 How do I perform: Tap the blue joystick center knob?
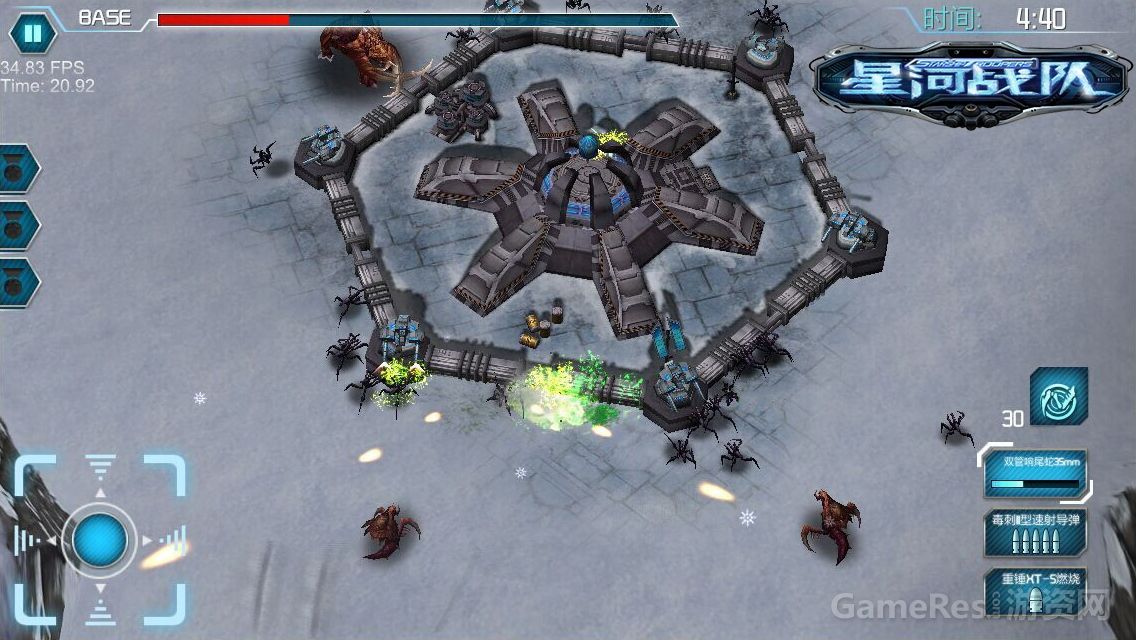pos(100,540)
